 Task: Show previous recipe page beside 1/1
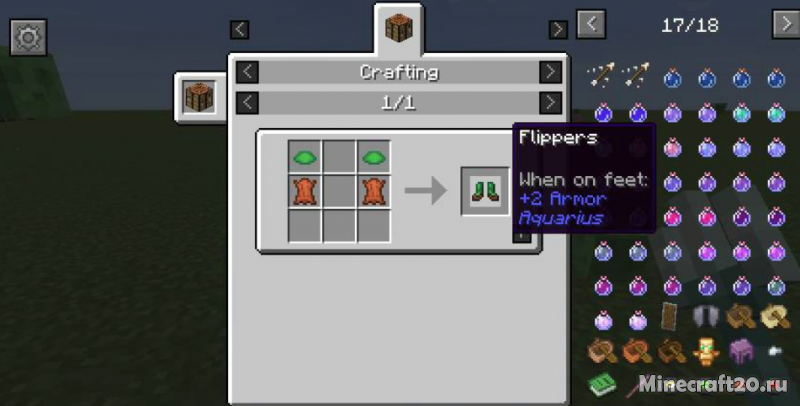248,102
